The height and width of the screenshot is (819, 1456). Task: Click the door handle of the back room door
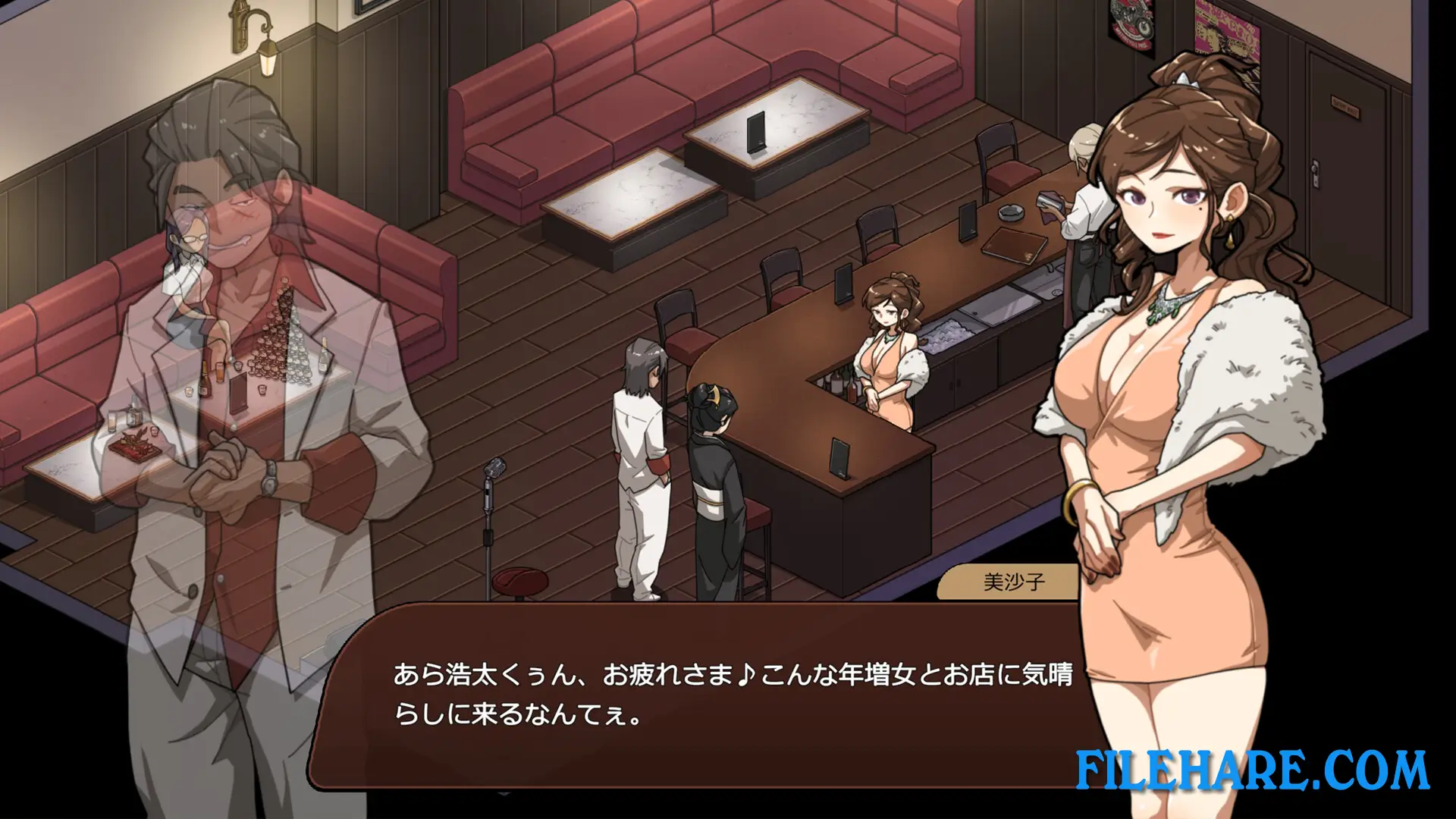(x=1313, y=168)
